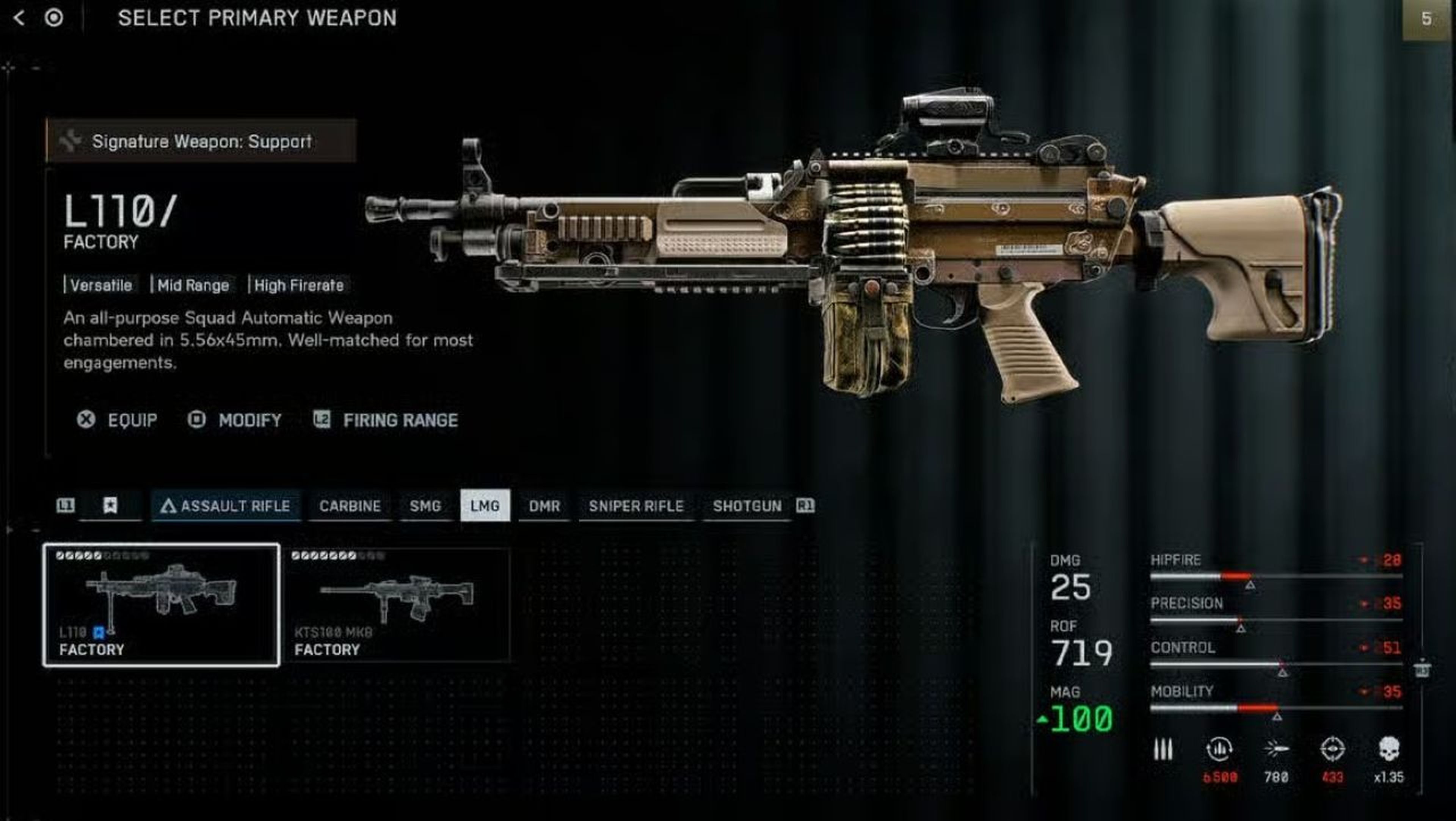
Task: Click the ammo bars icon in the stats row
Action: [1164, 749]
